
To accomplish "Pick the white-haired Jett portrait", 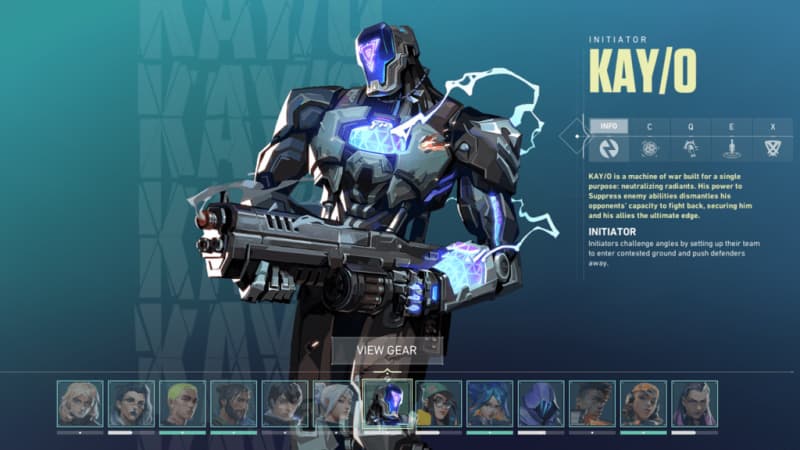I will click(335, 403).
